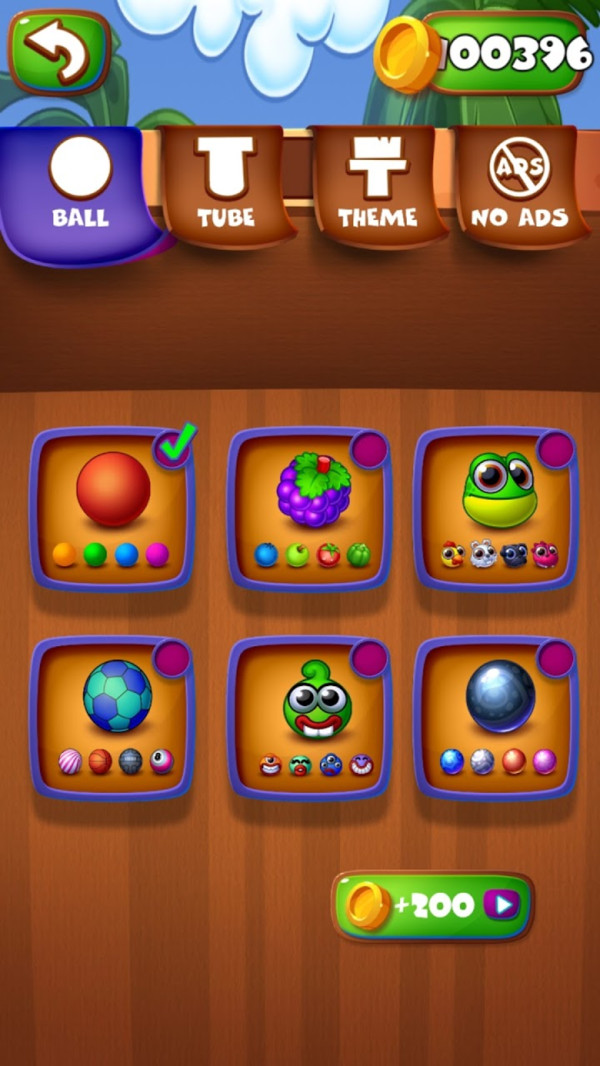Image resolution: width=600 pixels, height=1066 pixels.
Task: Go back with the green arrow button
Action: click(x=59, y=51)
